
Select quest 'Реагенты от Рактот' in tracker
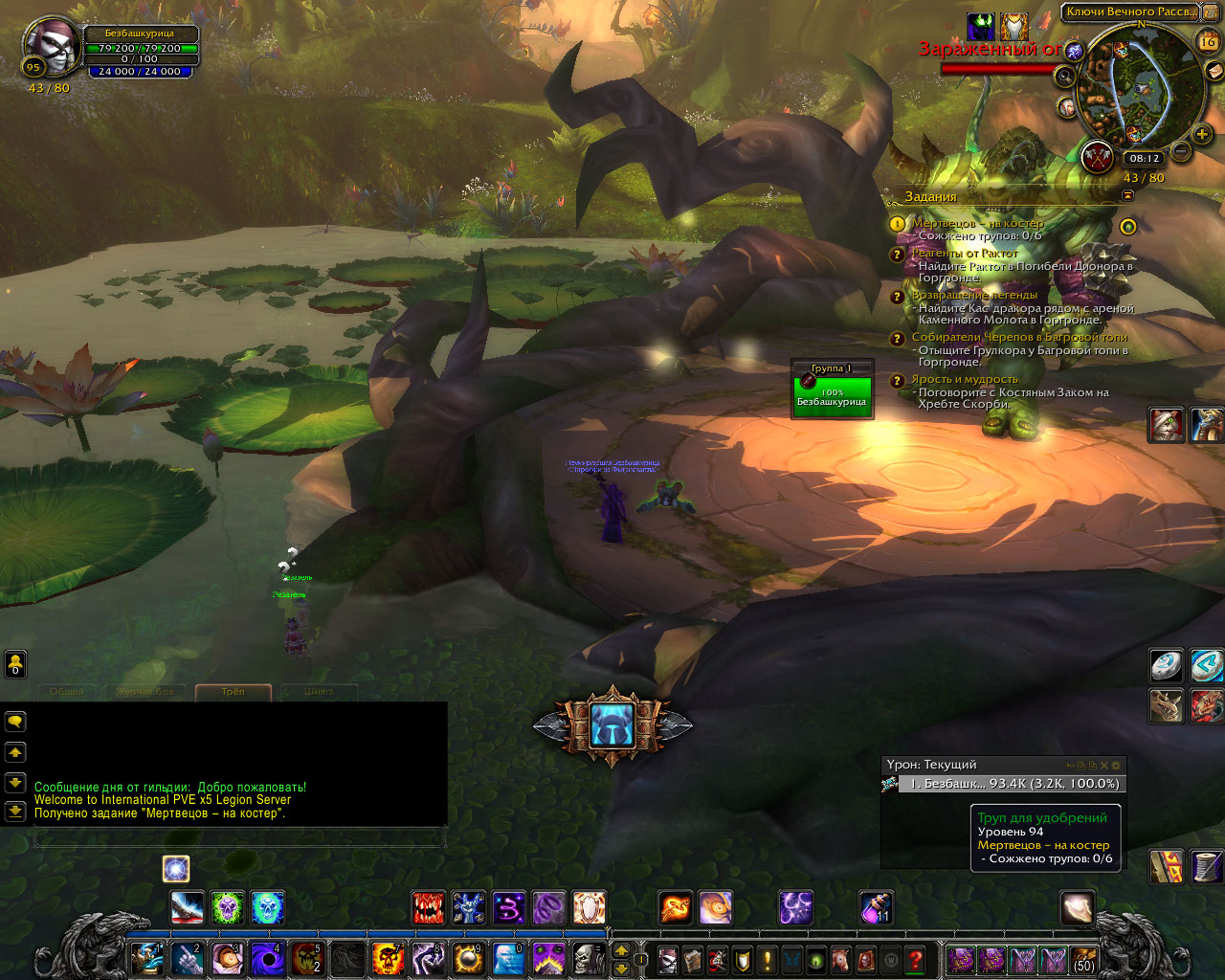tap(965, 254)
